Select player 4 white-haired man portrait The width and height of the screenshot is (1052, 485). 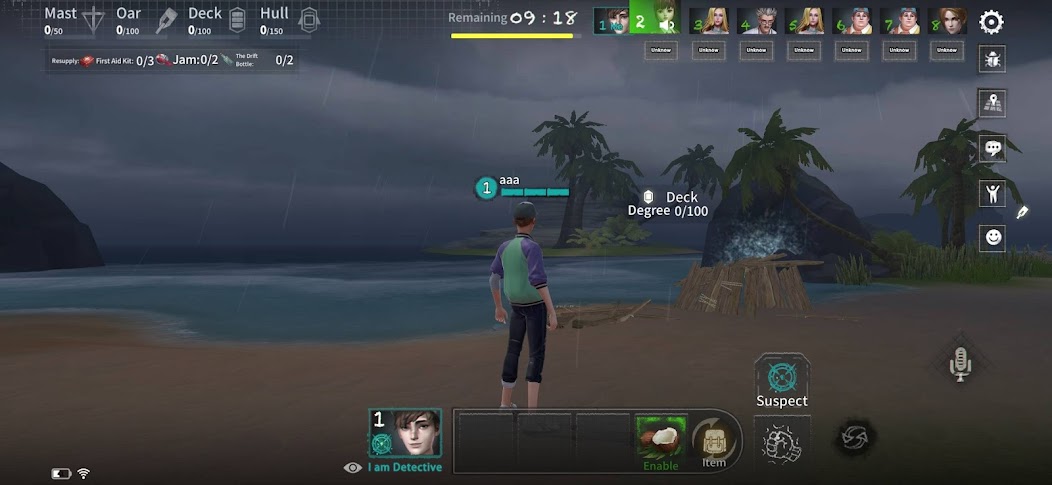756,20
